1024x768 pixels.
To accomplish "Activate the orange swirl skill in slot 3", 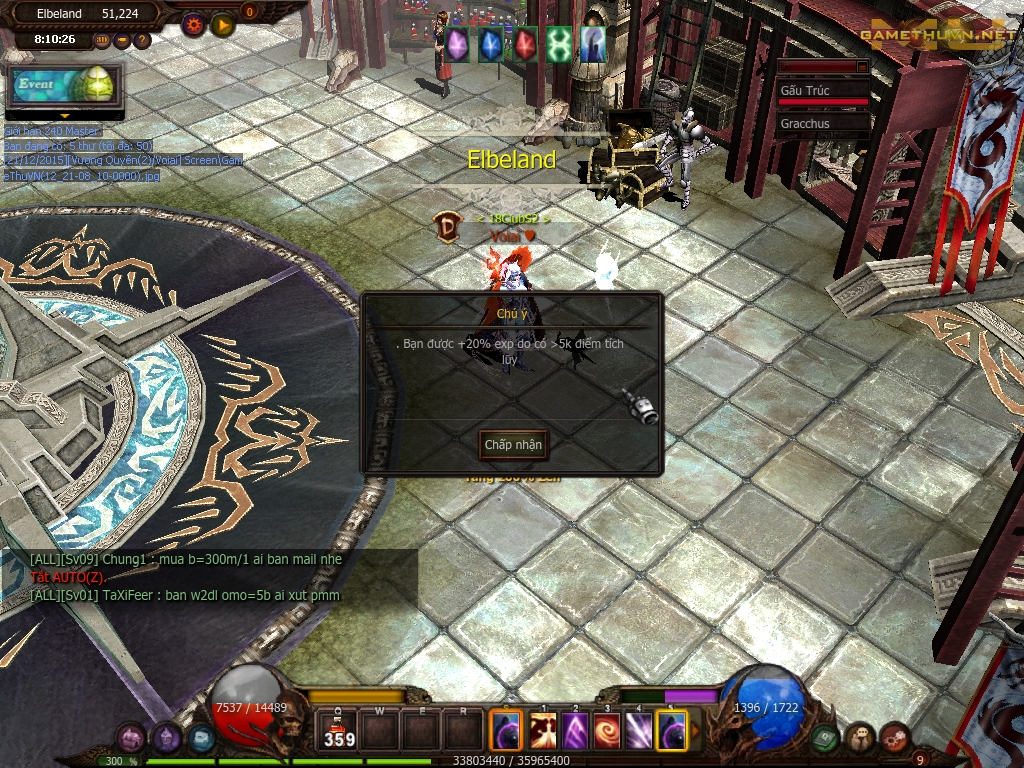I will 607,731.
